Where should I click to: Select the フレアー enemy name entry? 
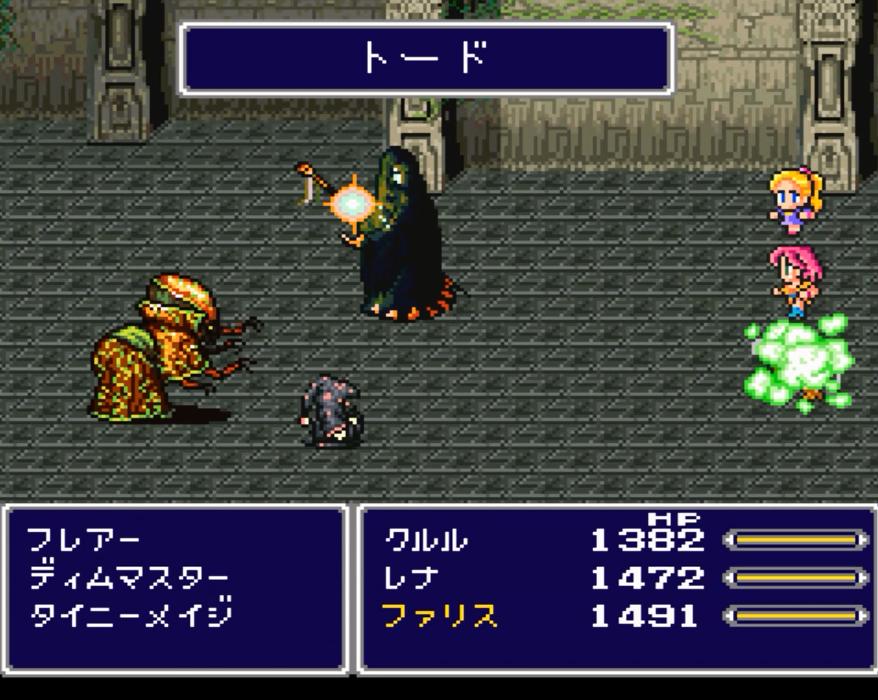point(84,541)
